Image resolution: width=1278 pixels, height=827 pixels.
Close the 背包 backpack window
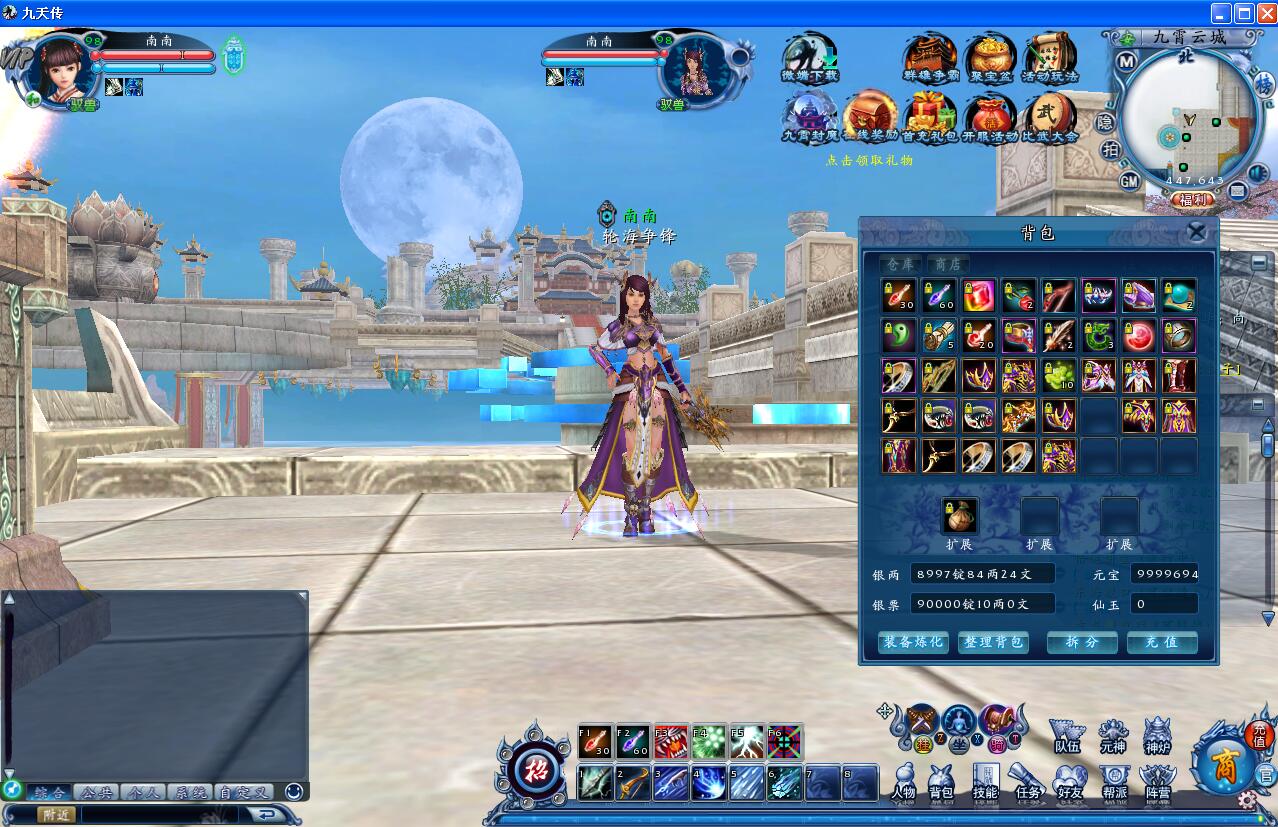tap(1196, 233)
